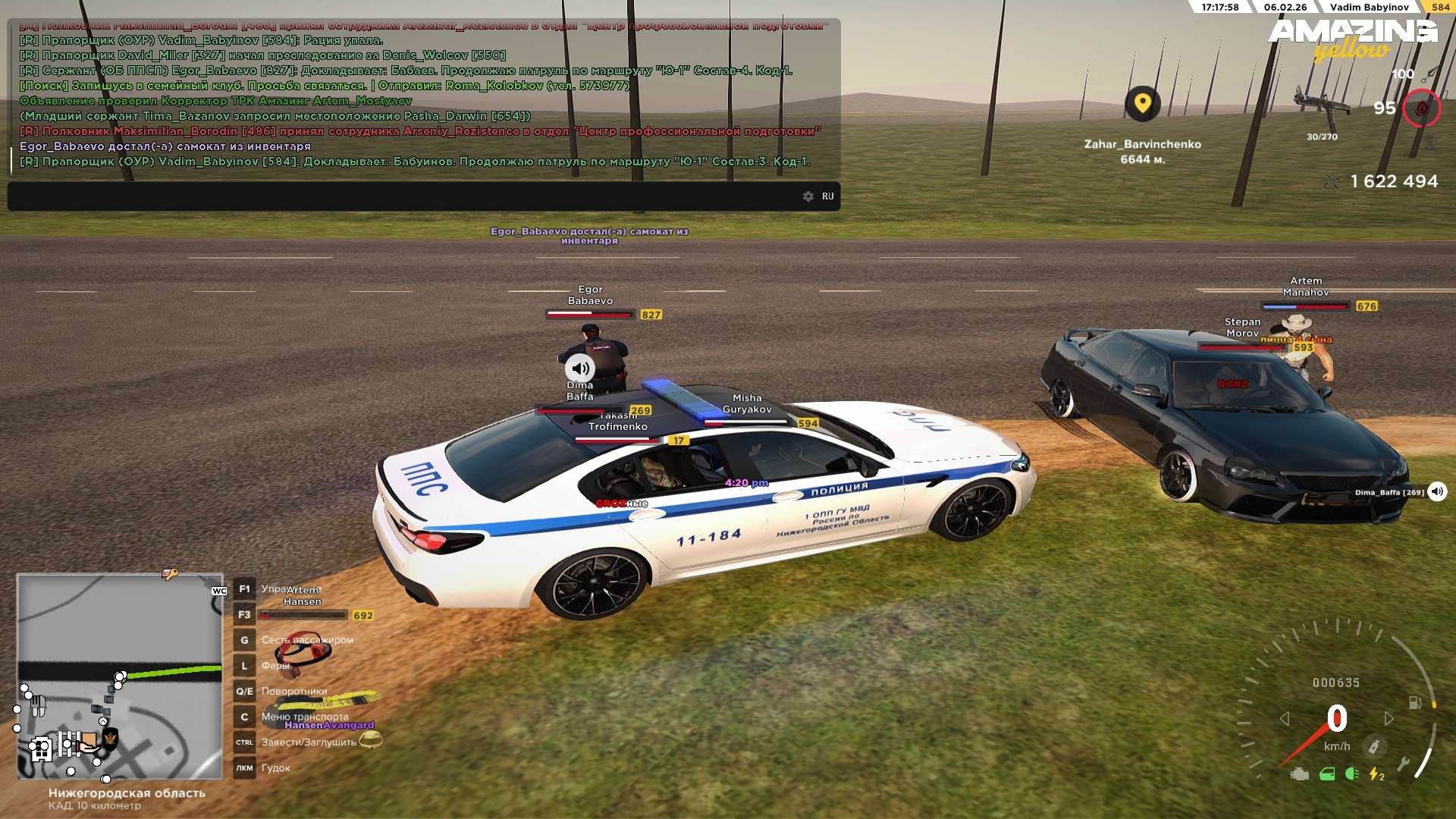Click the engine status icon on the speedometer
1456x819 pixels.
coord(1299,774)
